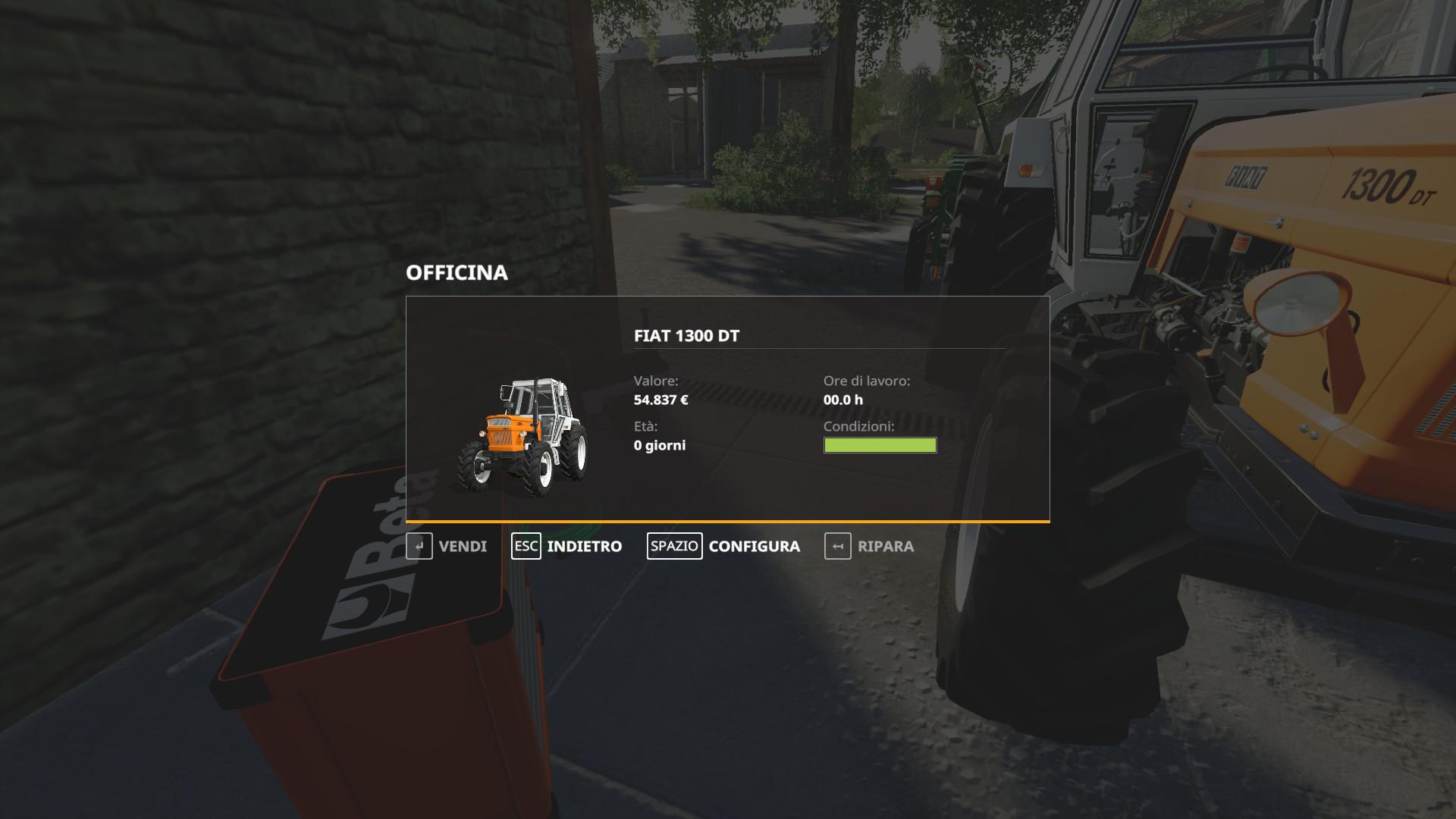The image size is (1456, 819).
Task: Choose RIPARA to repair the vehicle
Action: pyautogui.click(x=870, y=546)
